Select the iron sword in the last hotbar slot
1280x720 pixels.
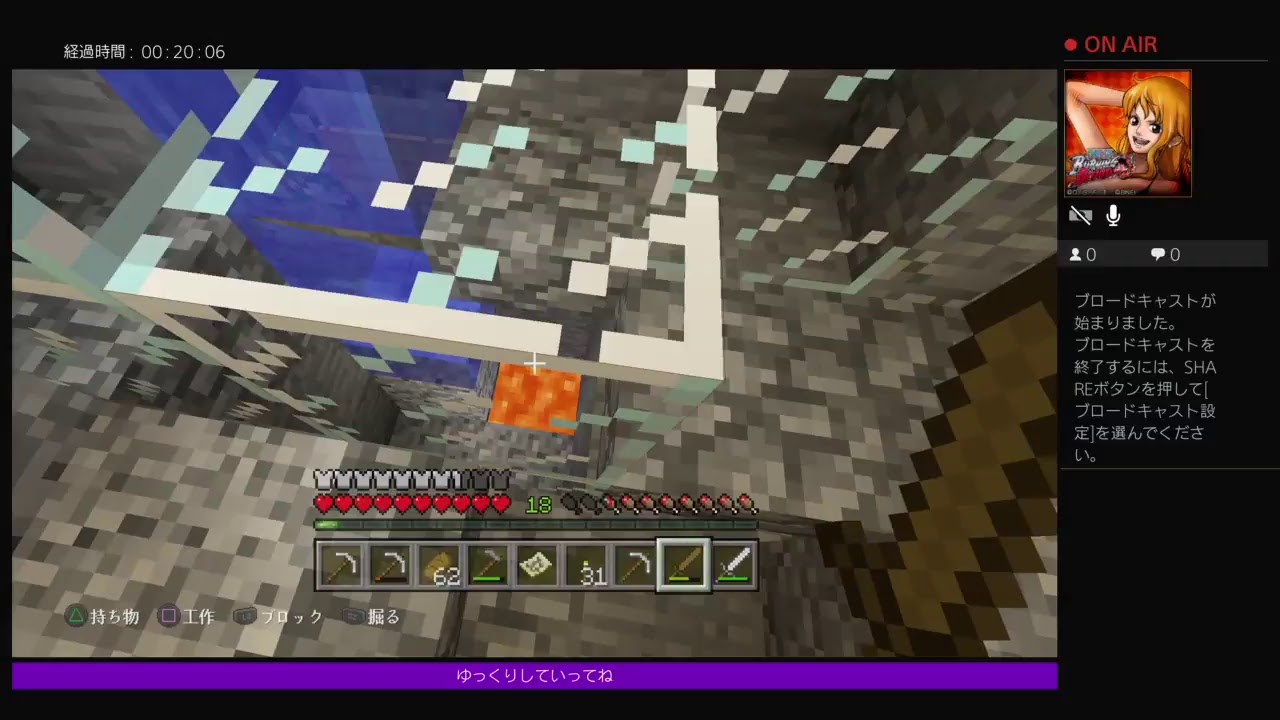point(733,565)
